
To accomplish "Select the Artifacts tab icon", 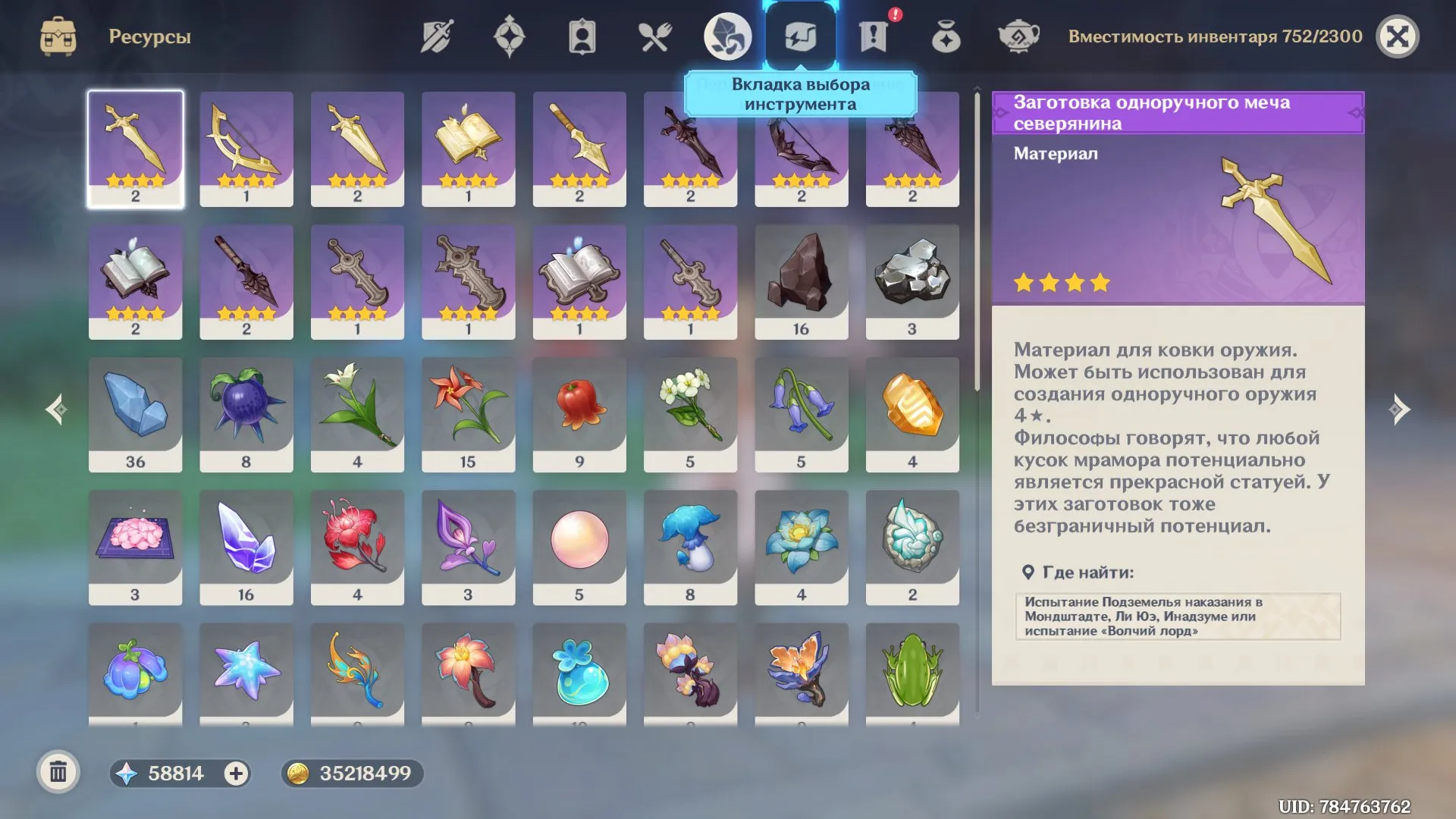I will [x=510, y=34].
